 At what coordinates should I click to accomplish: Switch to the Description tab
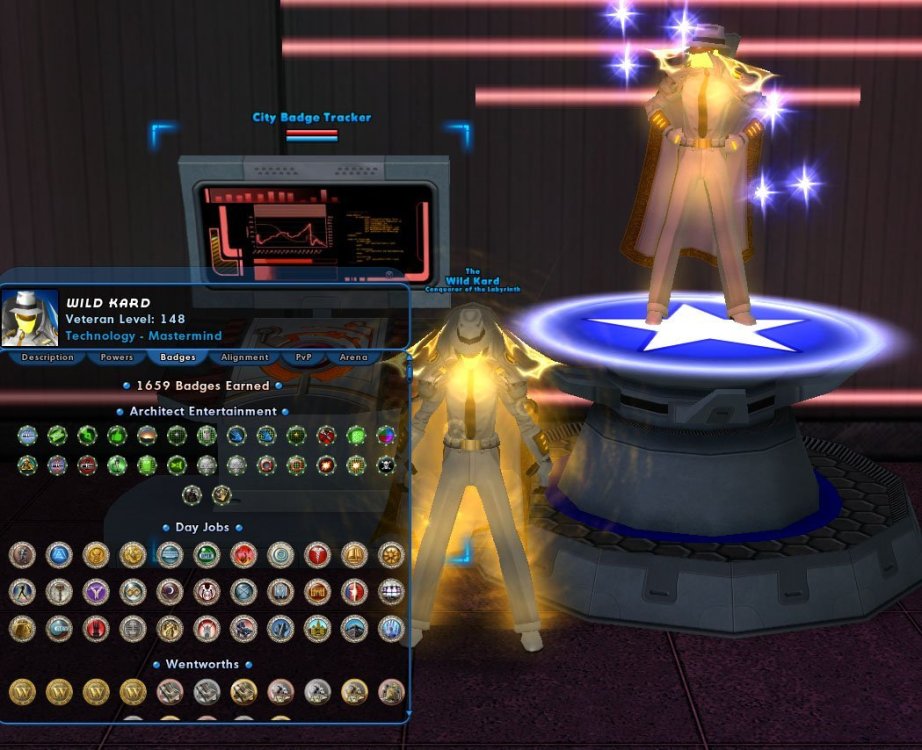(x=47, y=357)
